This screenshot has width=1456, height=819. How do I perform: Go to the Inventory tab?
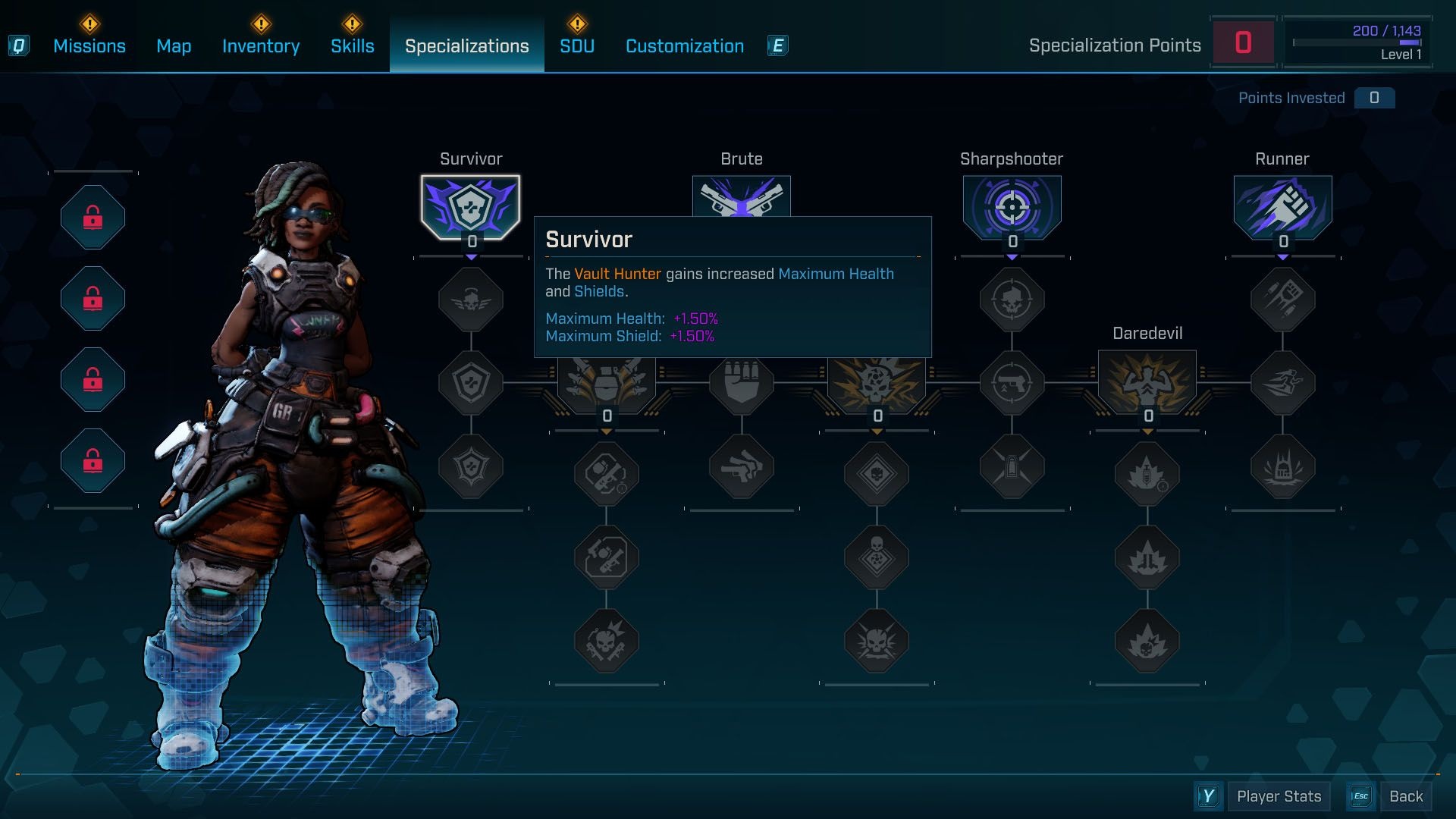(261, 46)
